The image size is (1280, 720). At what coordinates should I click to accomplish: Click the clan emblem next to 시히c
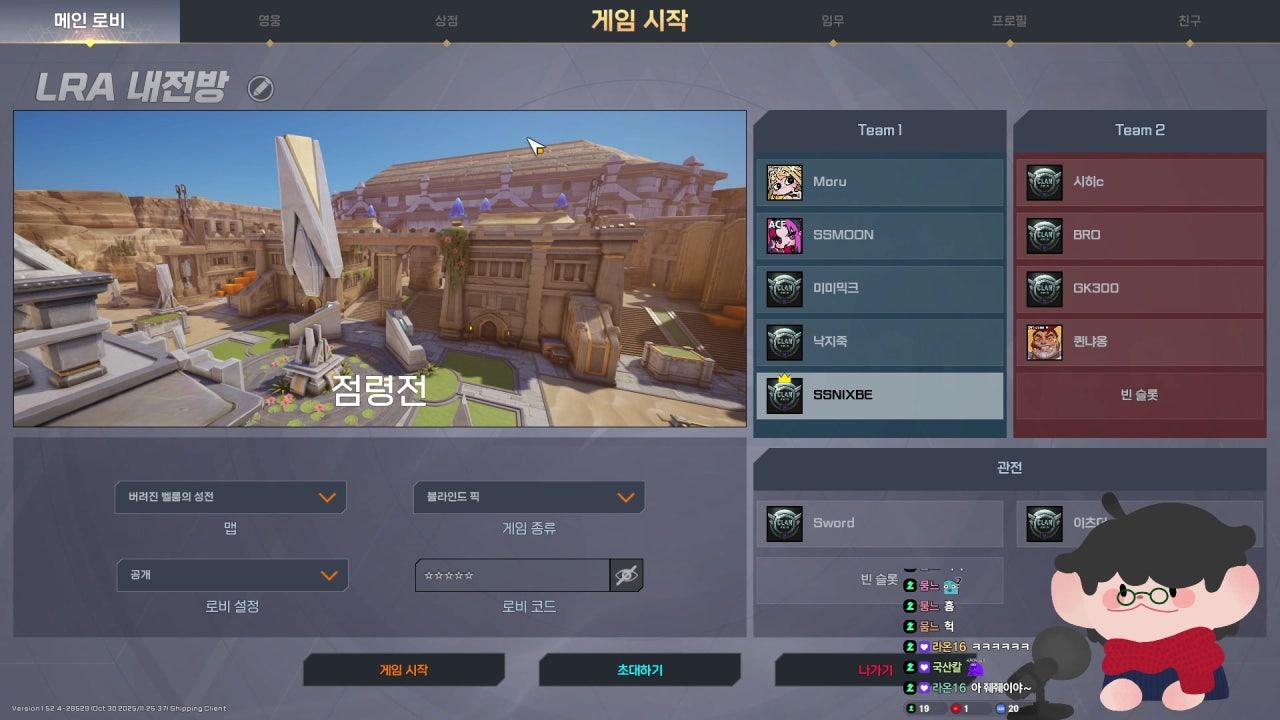point(1044,181)
